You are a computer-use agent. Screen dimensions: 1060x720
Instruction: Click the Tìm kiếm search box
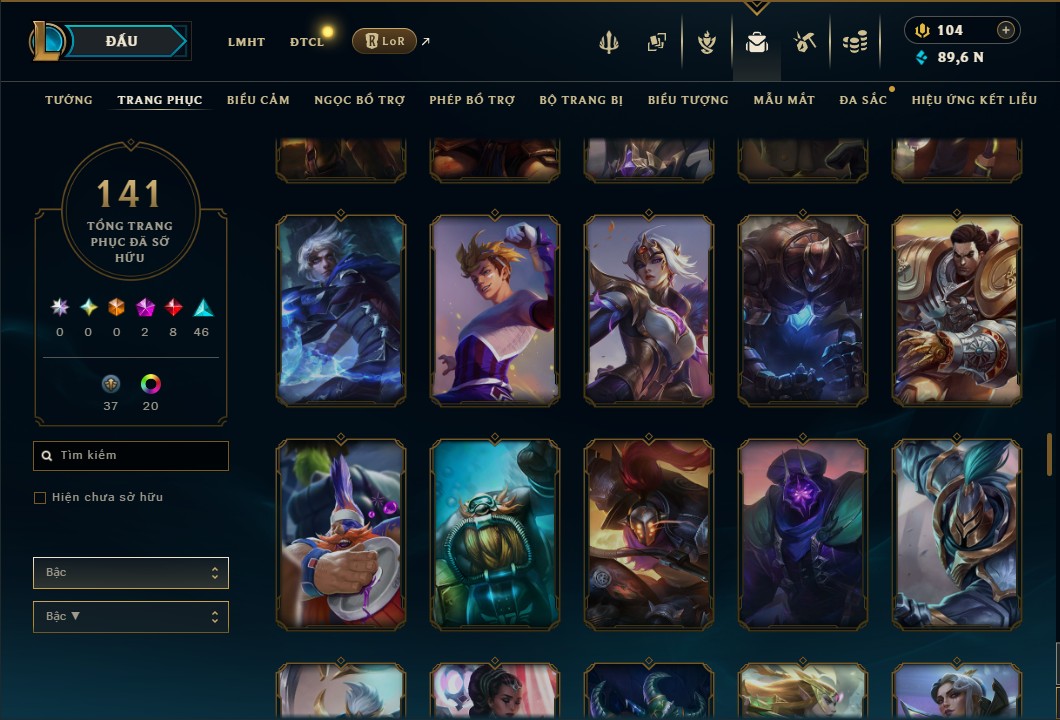131,456
